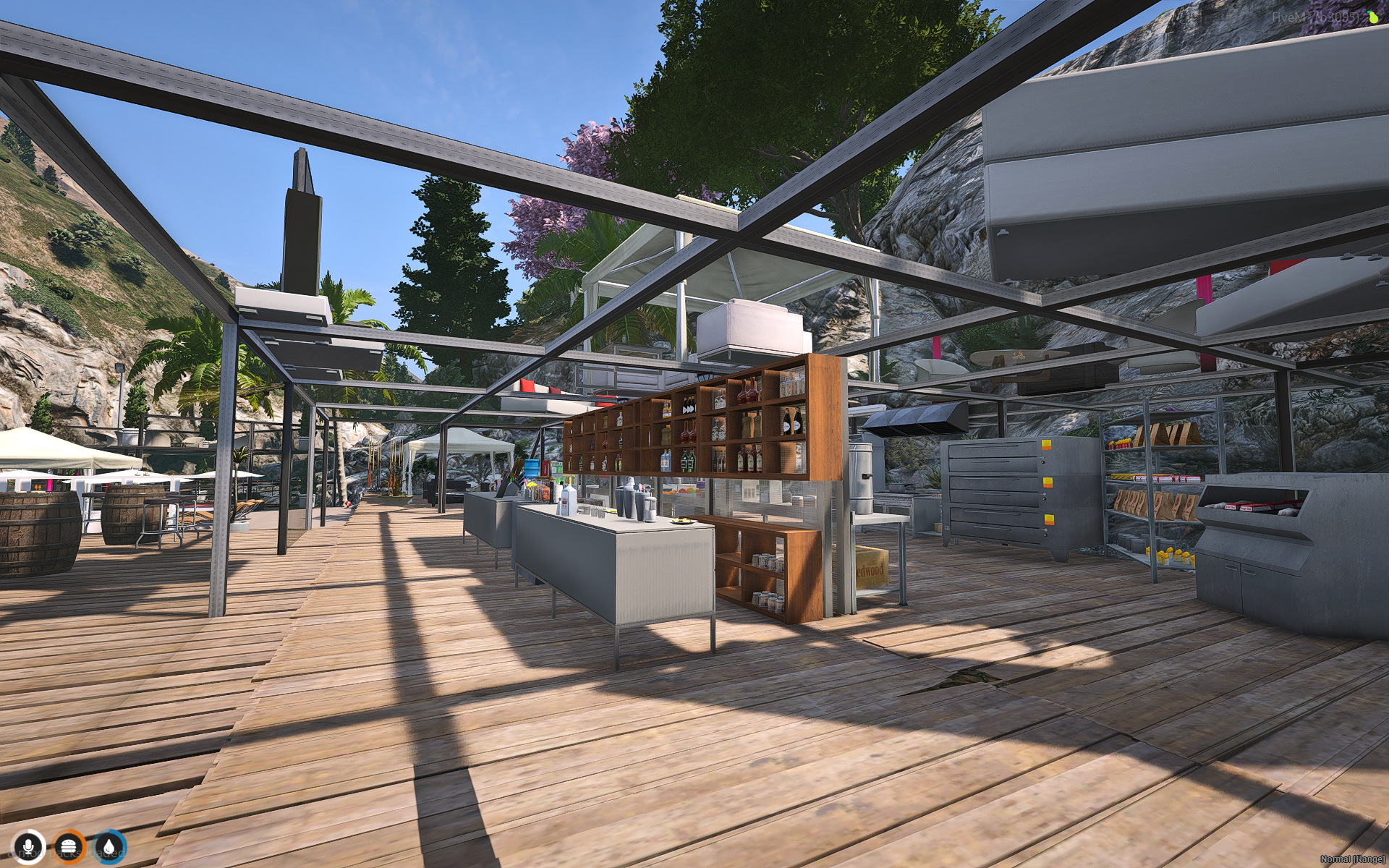Image resolution: width=1389 pixels, height=868 pixels.
Task: Click the microphone voice status icon
Action: (29, 846)
